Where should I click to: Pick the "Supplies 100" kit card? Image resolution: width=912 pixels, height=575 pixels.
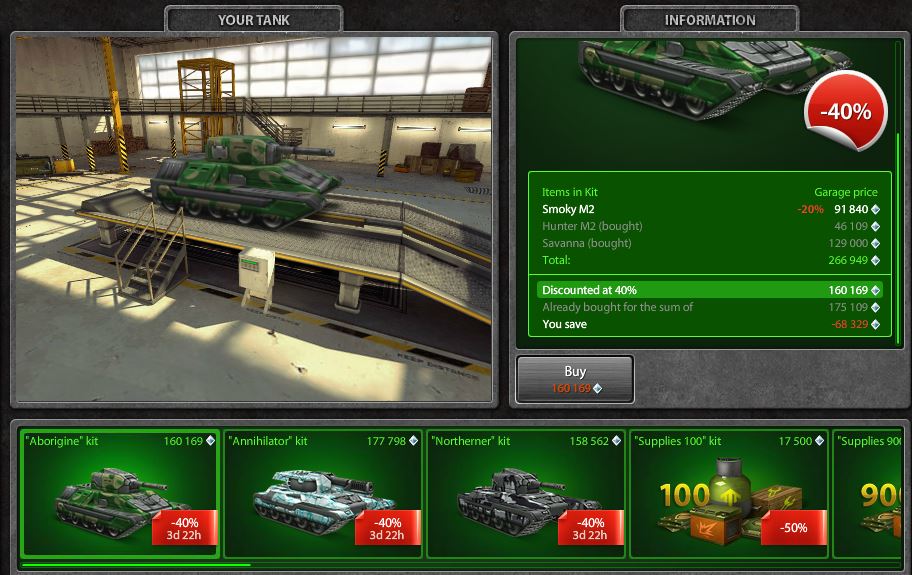(729, 493)
